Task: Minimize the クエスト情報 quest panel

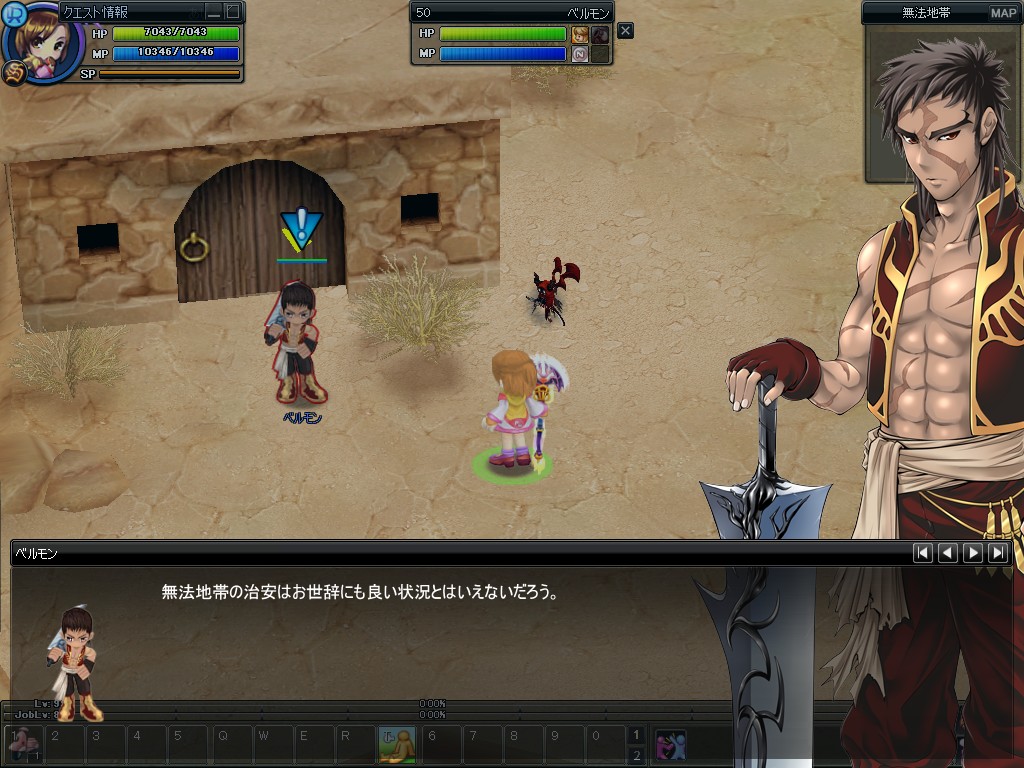Action: point(214,12)
